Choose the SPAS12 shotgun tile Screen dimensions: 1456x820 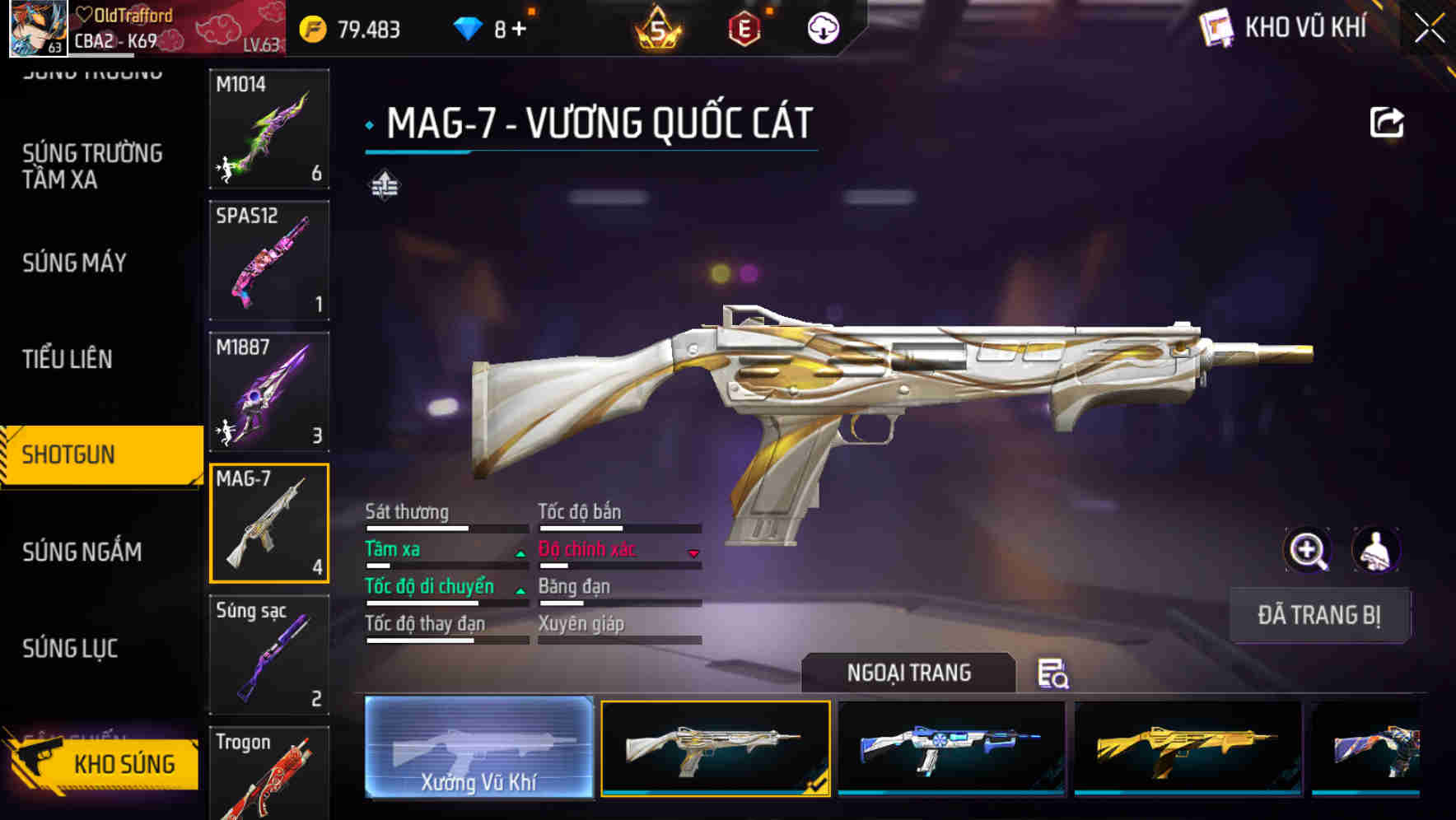click(269, 260)
